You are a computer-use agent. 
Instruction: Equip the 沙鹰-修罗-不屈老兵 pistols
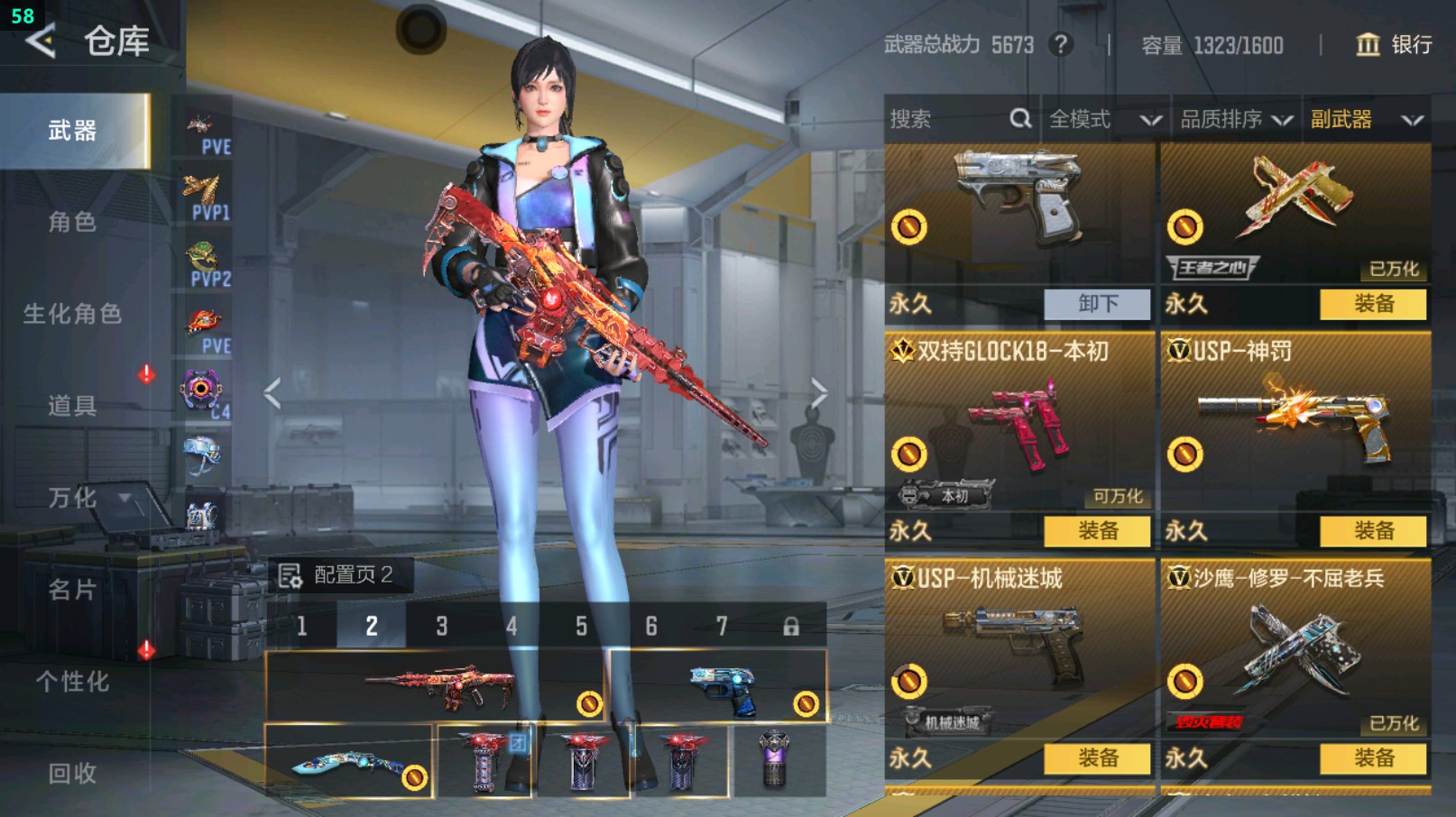(1373, 758)
